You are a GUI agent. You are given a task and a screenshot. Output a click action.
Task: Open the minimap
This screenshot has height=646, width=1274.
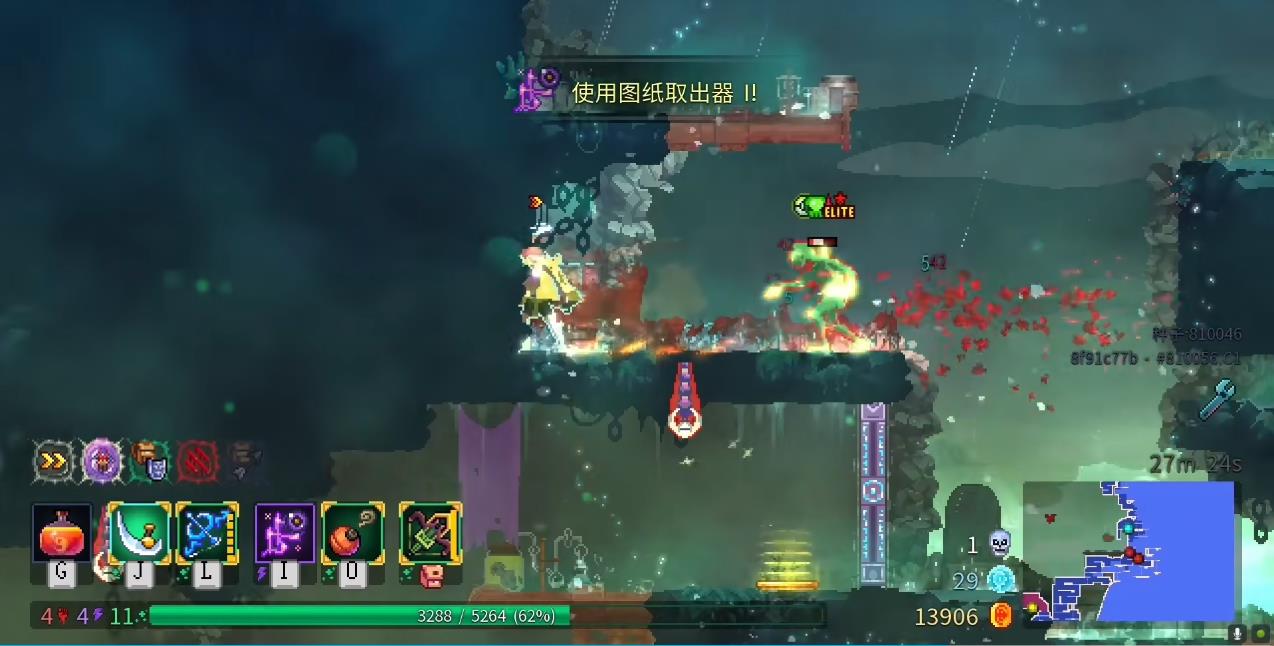(x=1128, y=551)
